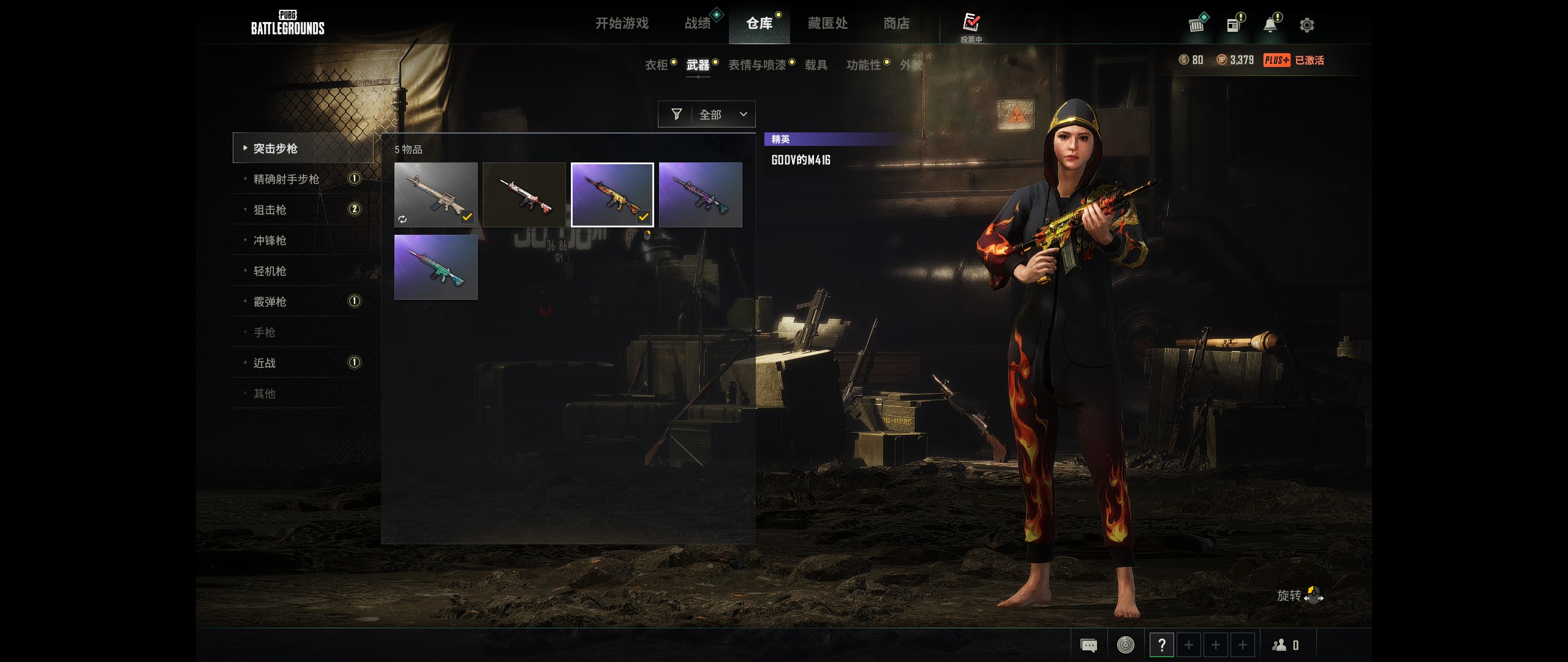
Task: Select the 衣柜 wardrobe sub-tab
Action: point(656,65)
